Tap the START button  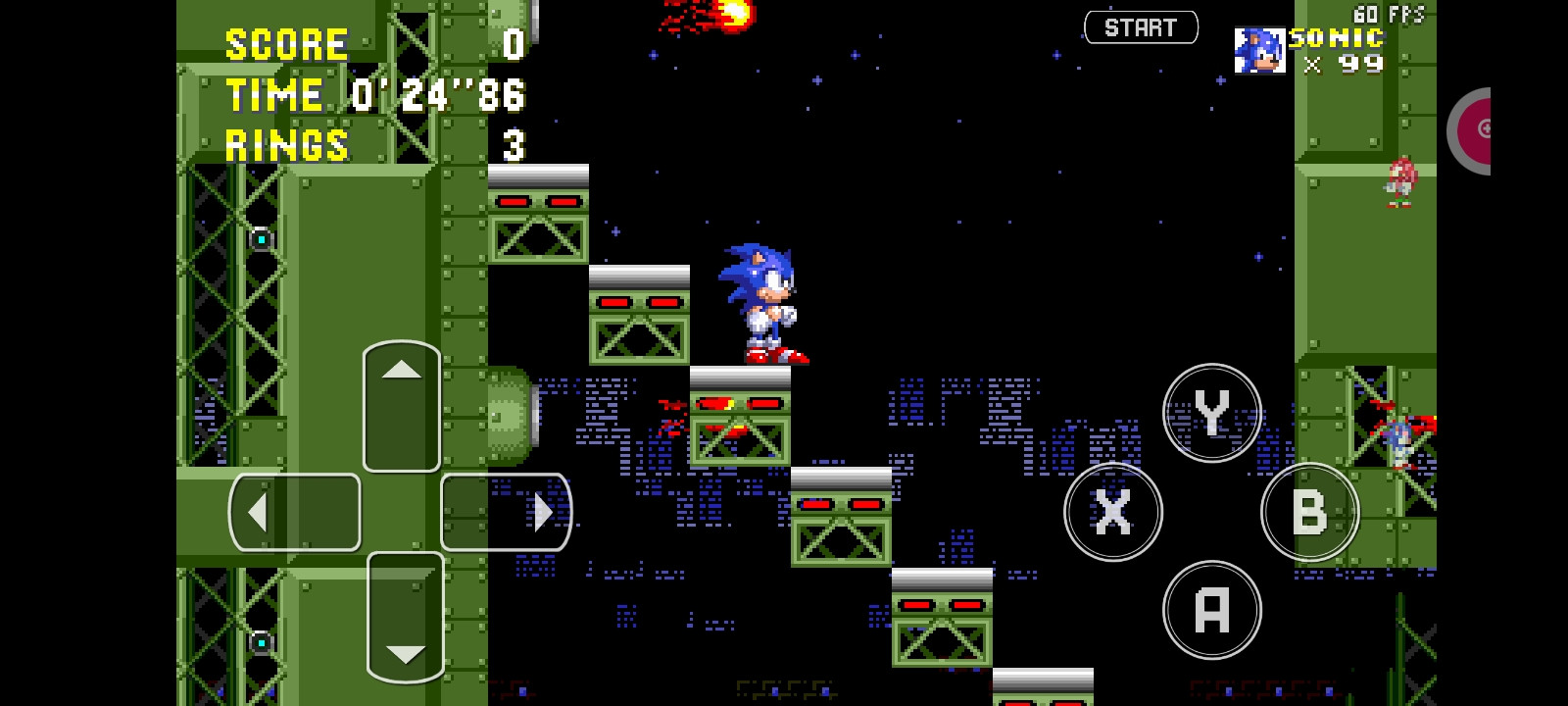[1141, 26]
